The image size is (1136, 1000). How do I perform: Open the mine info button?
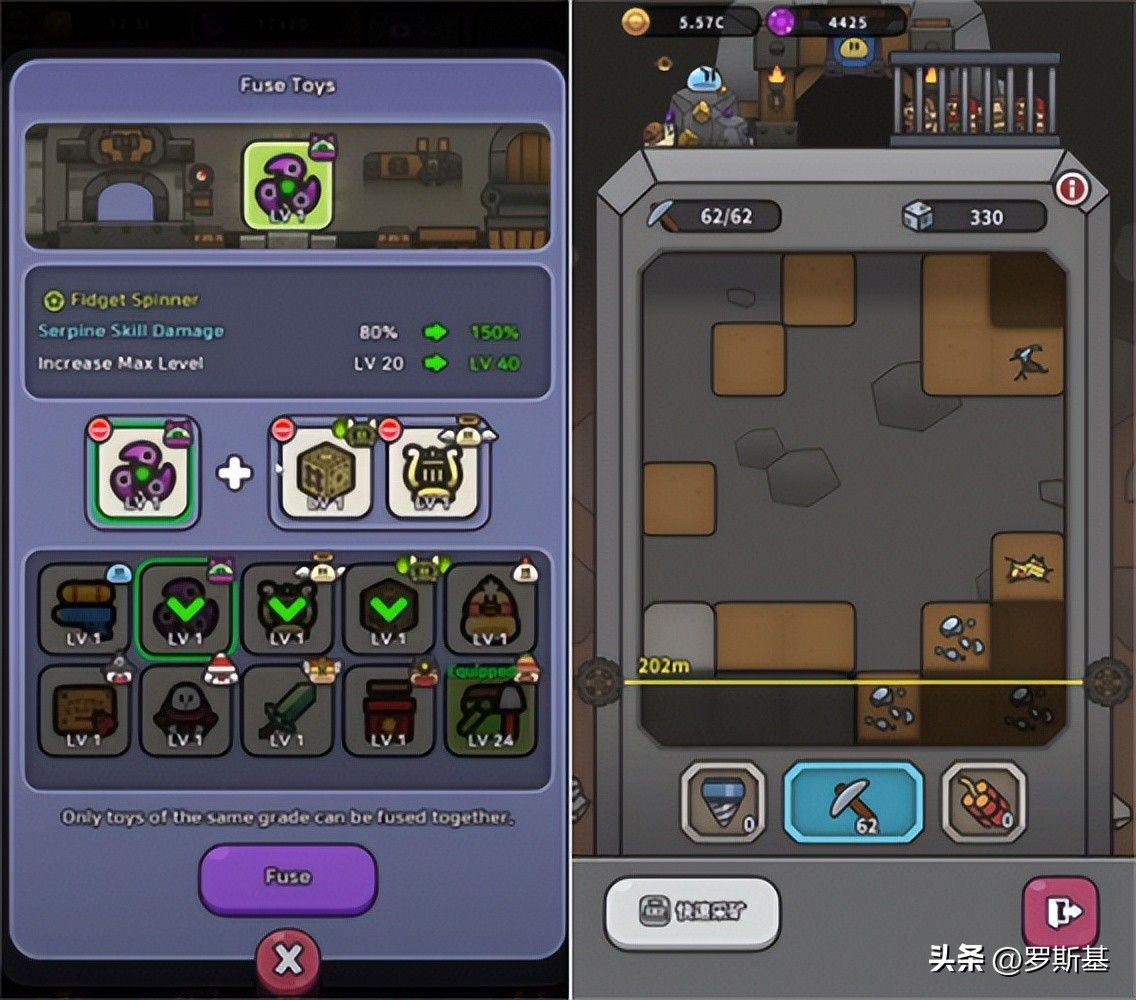click(1071, 187)
